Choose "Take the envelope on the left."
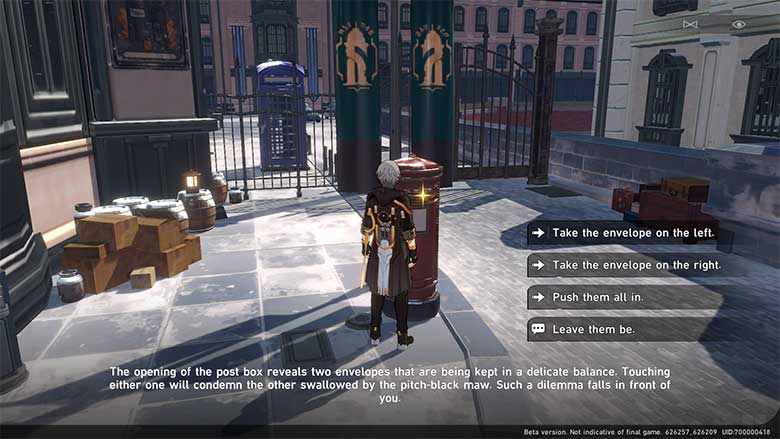 (632, 233)
